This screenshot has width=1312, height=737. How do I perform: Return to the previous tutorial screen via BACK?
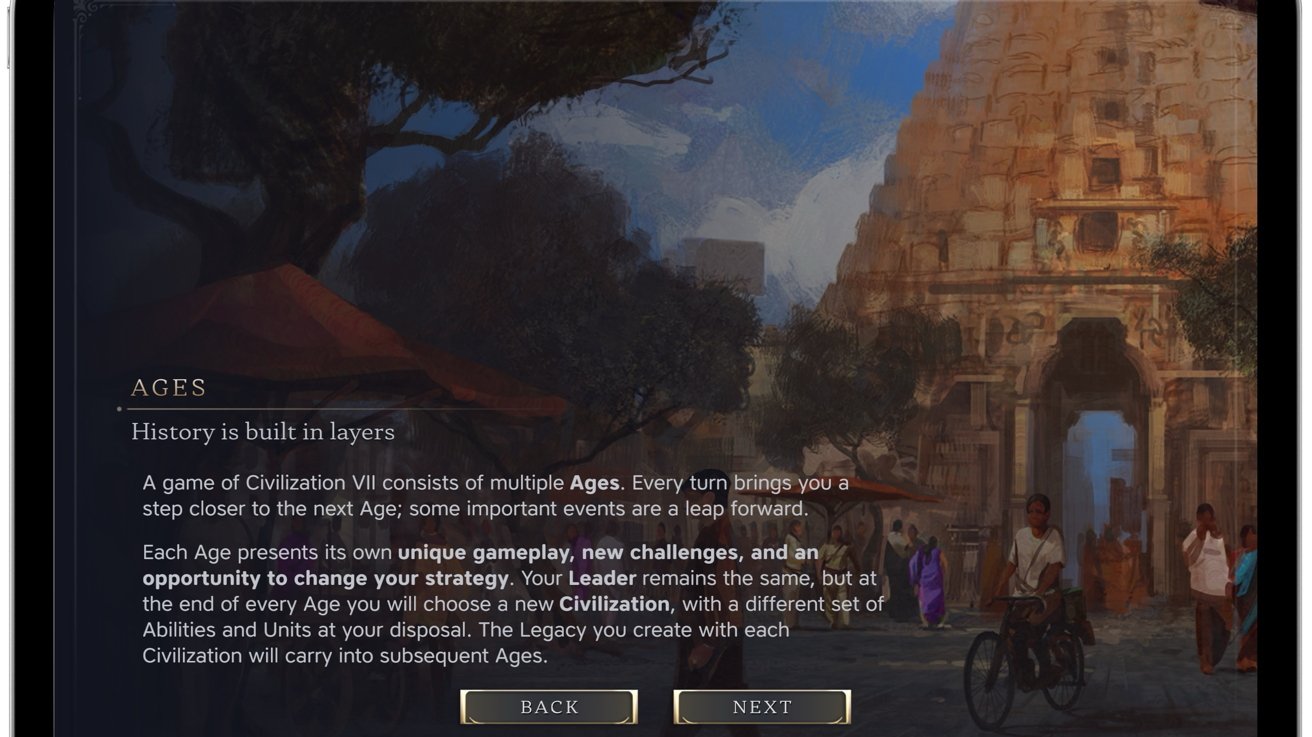point(548,706)
